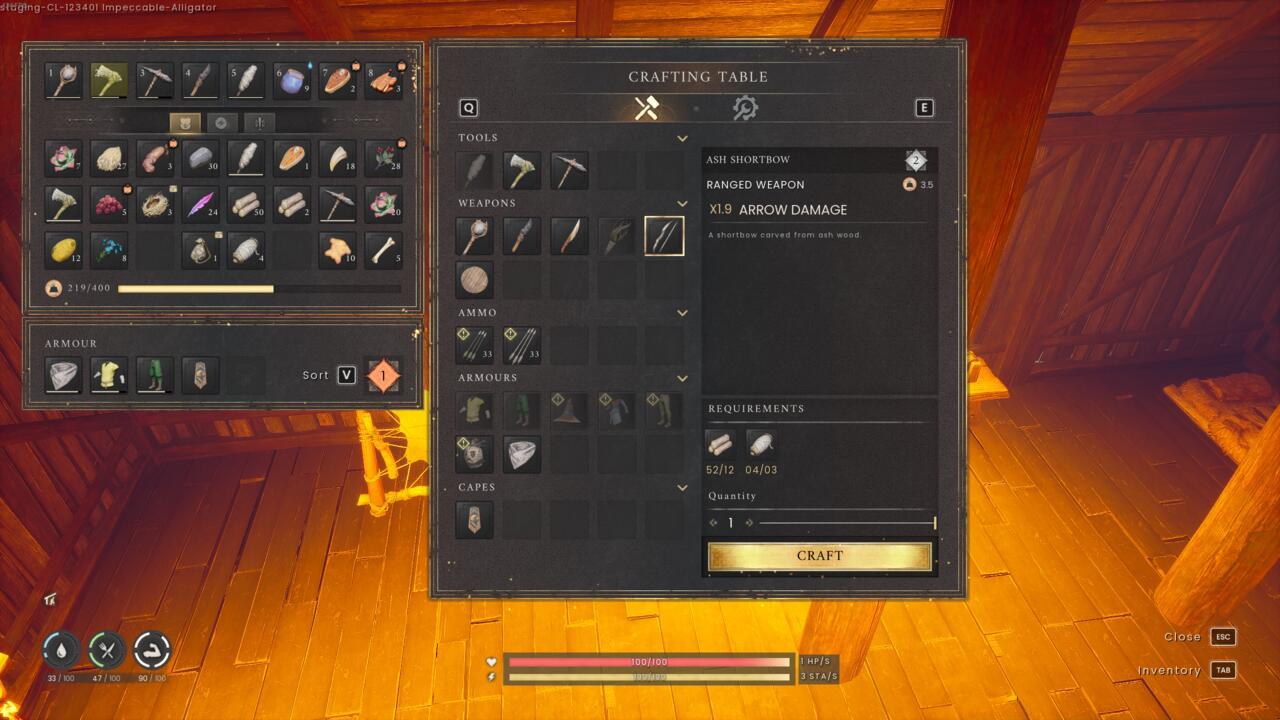Image resolution: width=1280 pixels, height=720 pixels.
Task: Select the club recipe under Weapons
Action: point(474,236)
